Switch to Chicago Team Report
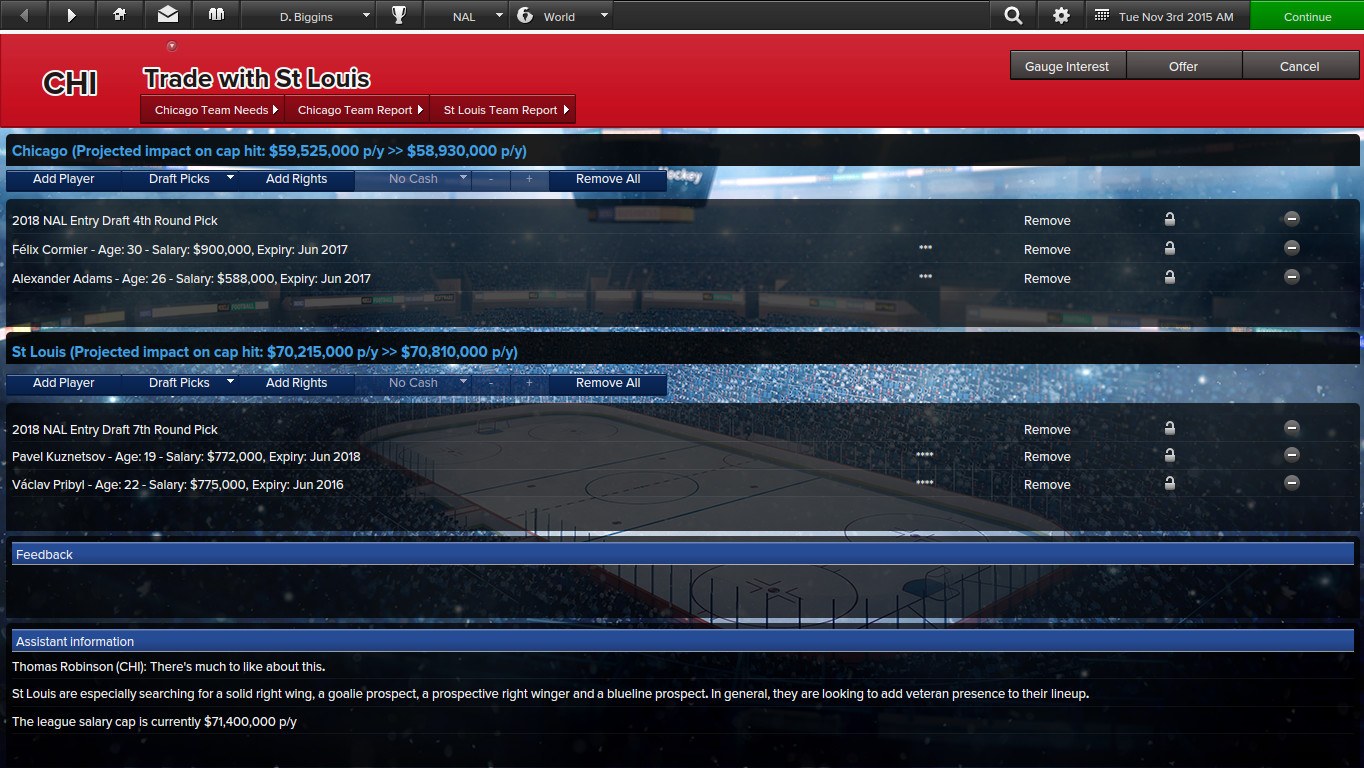 pos(357,109)
